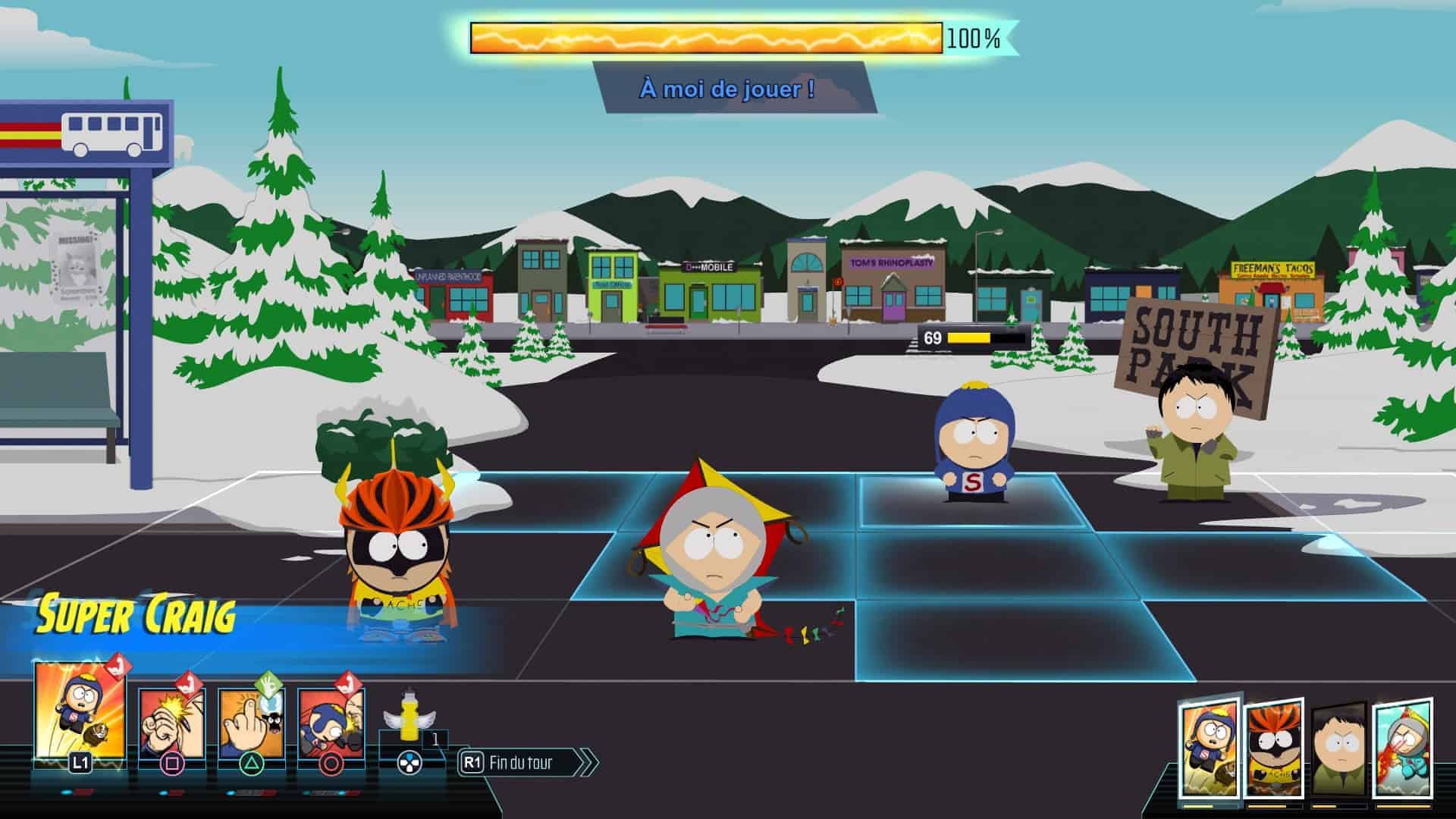
Task: Select the Human Kite turn order portrait
Action: [x=1403, y=749]
